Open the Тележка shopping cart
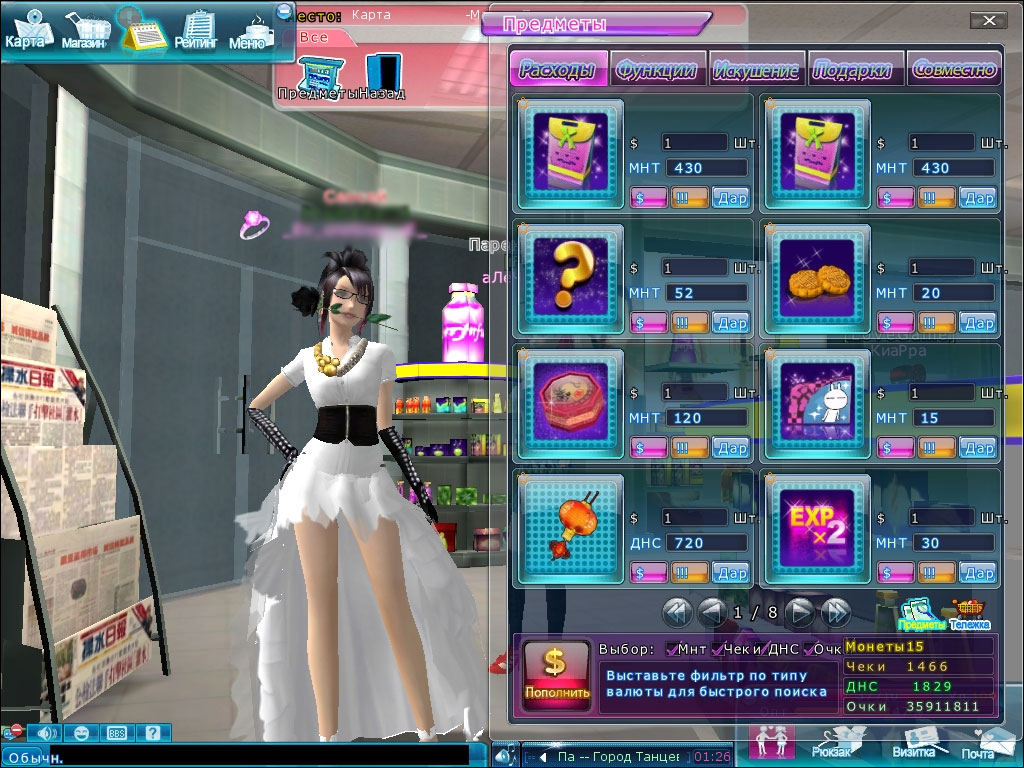Image resolution: width=1024 pixels, height=768 pixels. [x=969, y=613]
